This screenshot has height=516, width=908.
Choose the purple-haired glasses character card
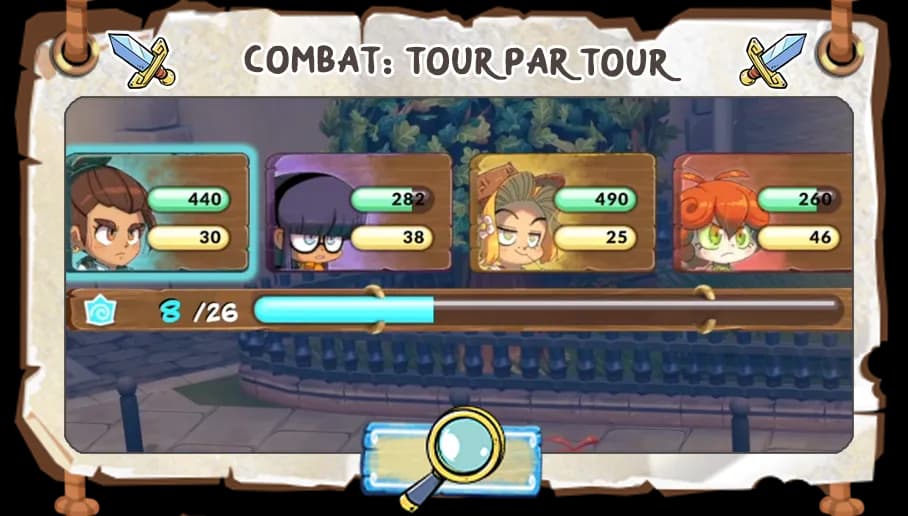point(358,213)
